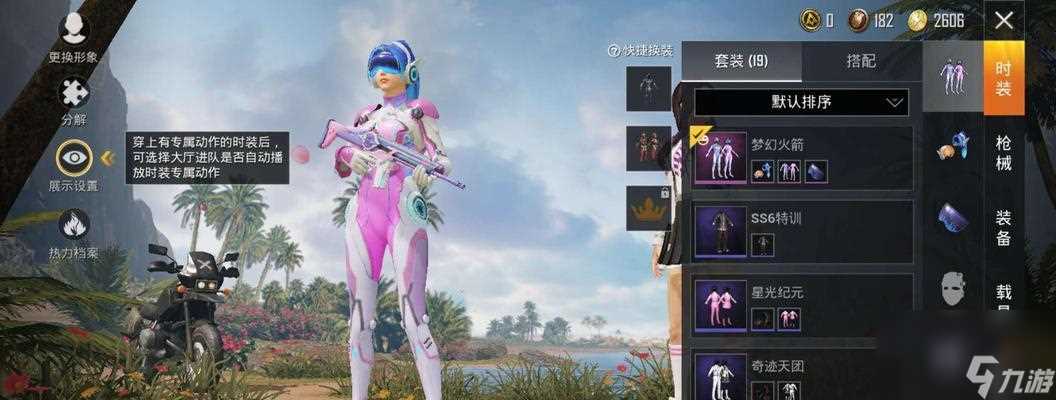
Task: Open the 枪械 firearms category
Action: 1003,152
